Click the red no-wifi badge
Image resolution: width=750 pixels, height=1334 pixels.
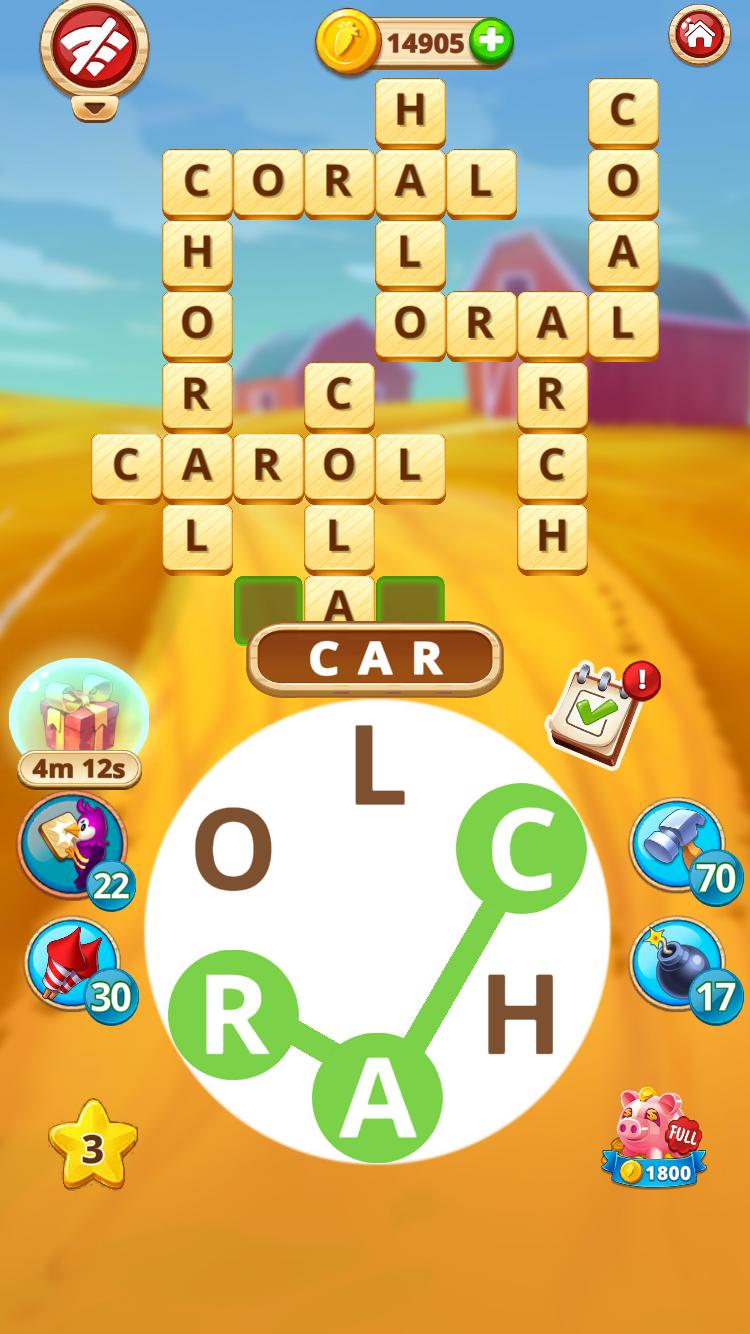click(x=93, y=45)
